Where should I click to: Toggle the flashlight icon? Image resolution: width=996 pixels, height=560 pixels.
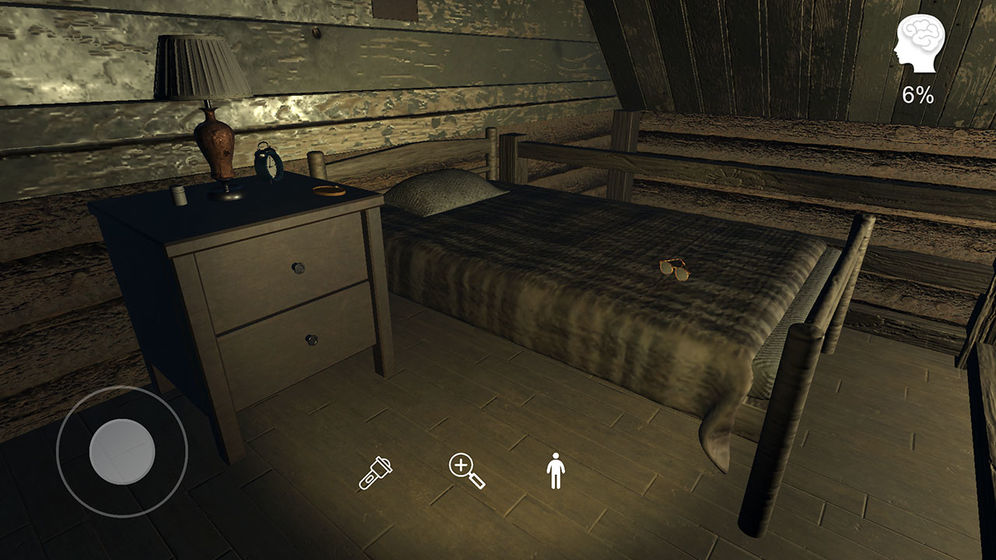pos(376,472)
